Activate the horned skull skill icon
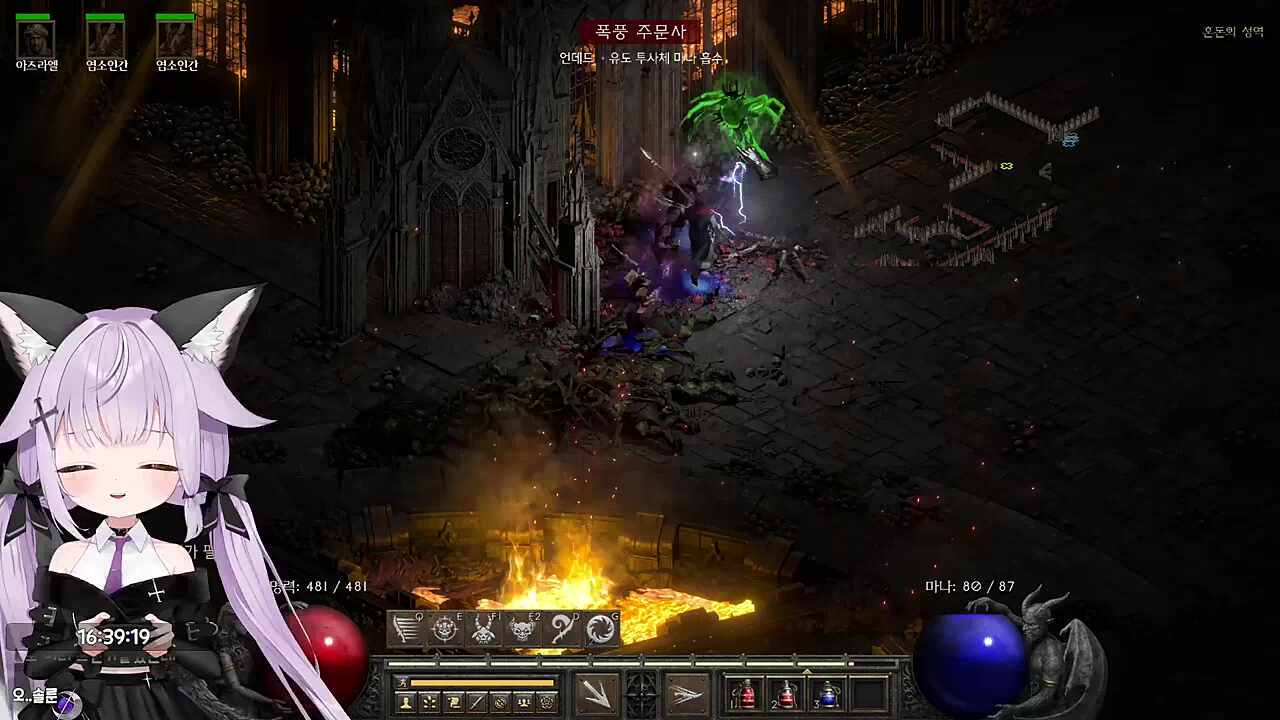Screen dimensions: 1280x720 point(484,629)
